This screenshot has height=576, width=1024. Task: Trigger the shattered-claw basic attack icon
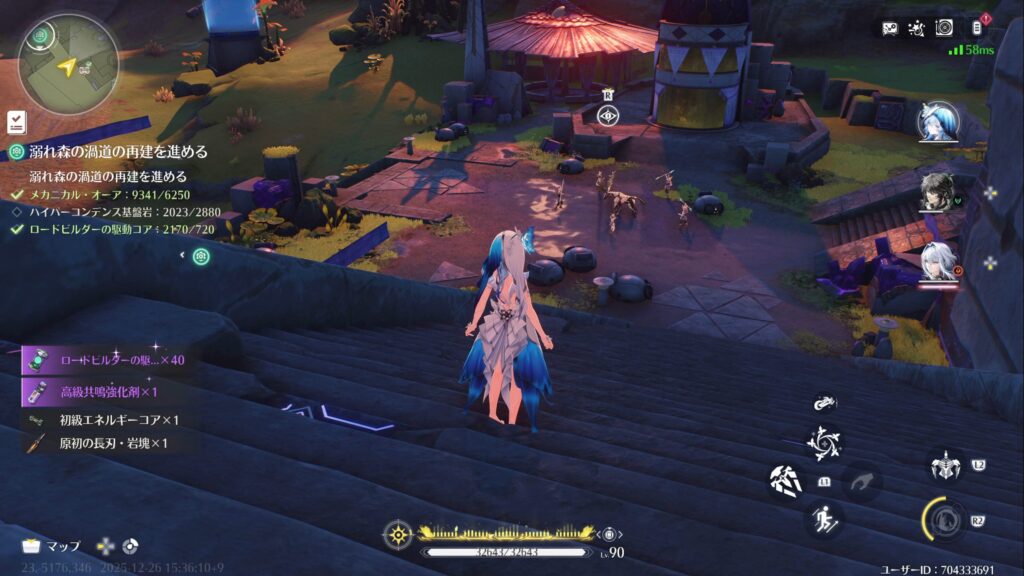pyautogui.click(x=786, y=481)
